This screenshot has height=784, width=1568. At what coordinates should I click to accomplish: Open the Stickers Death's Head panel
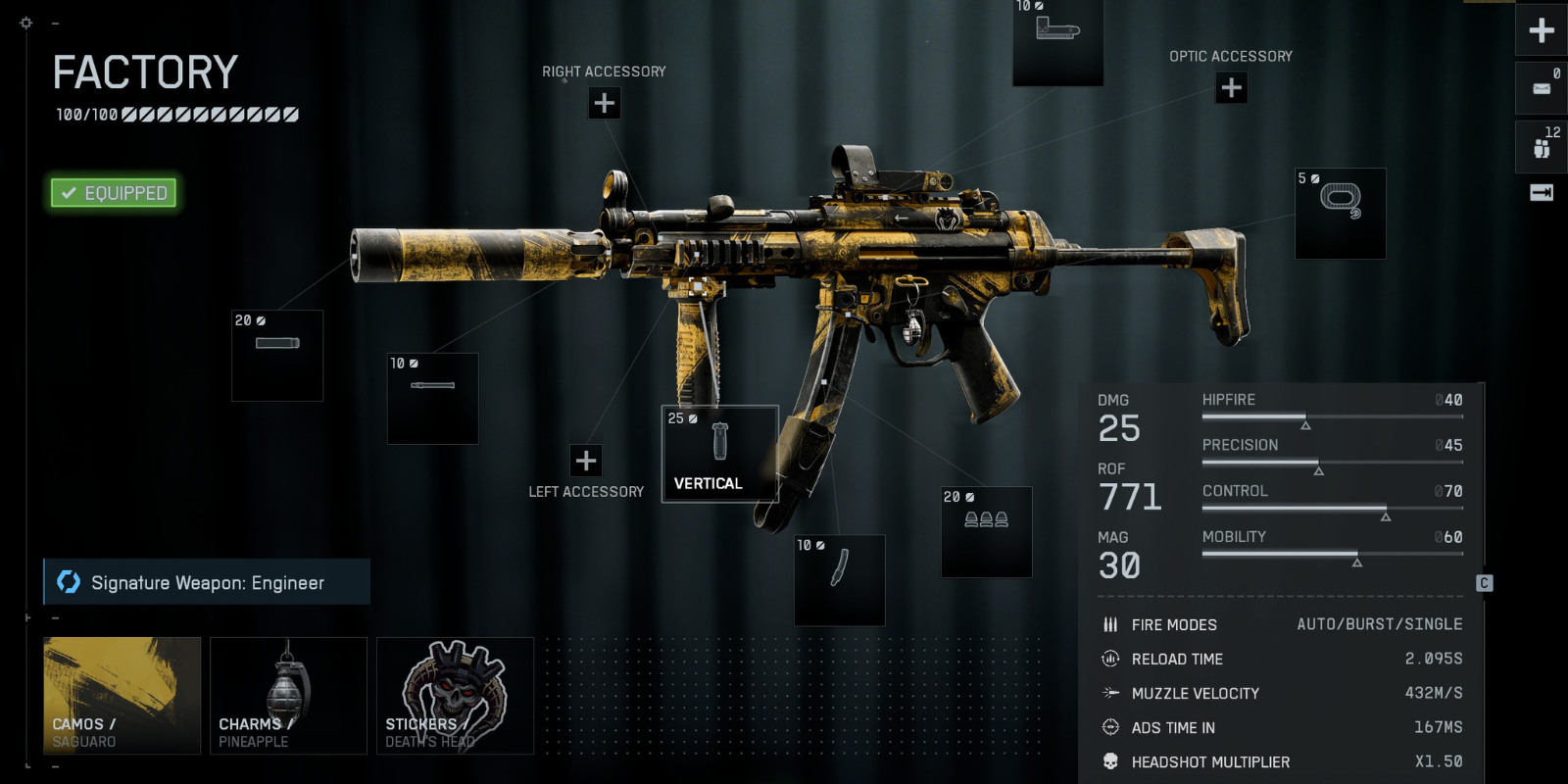click(x=455, y=696)
